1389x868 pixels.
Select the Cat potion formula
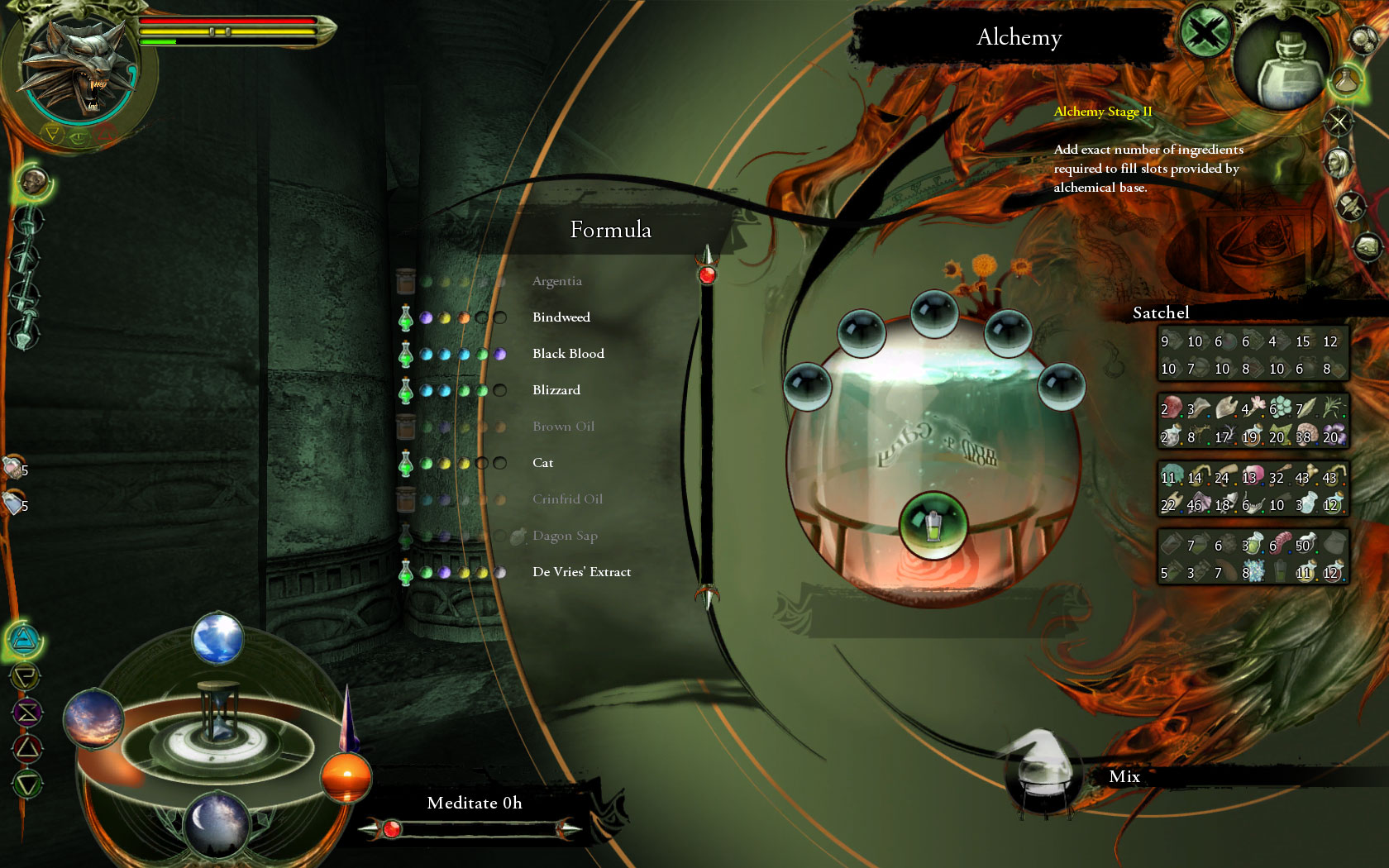pyautogui.click(x=542, y=463)
